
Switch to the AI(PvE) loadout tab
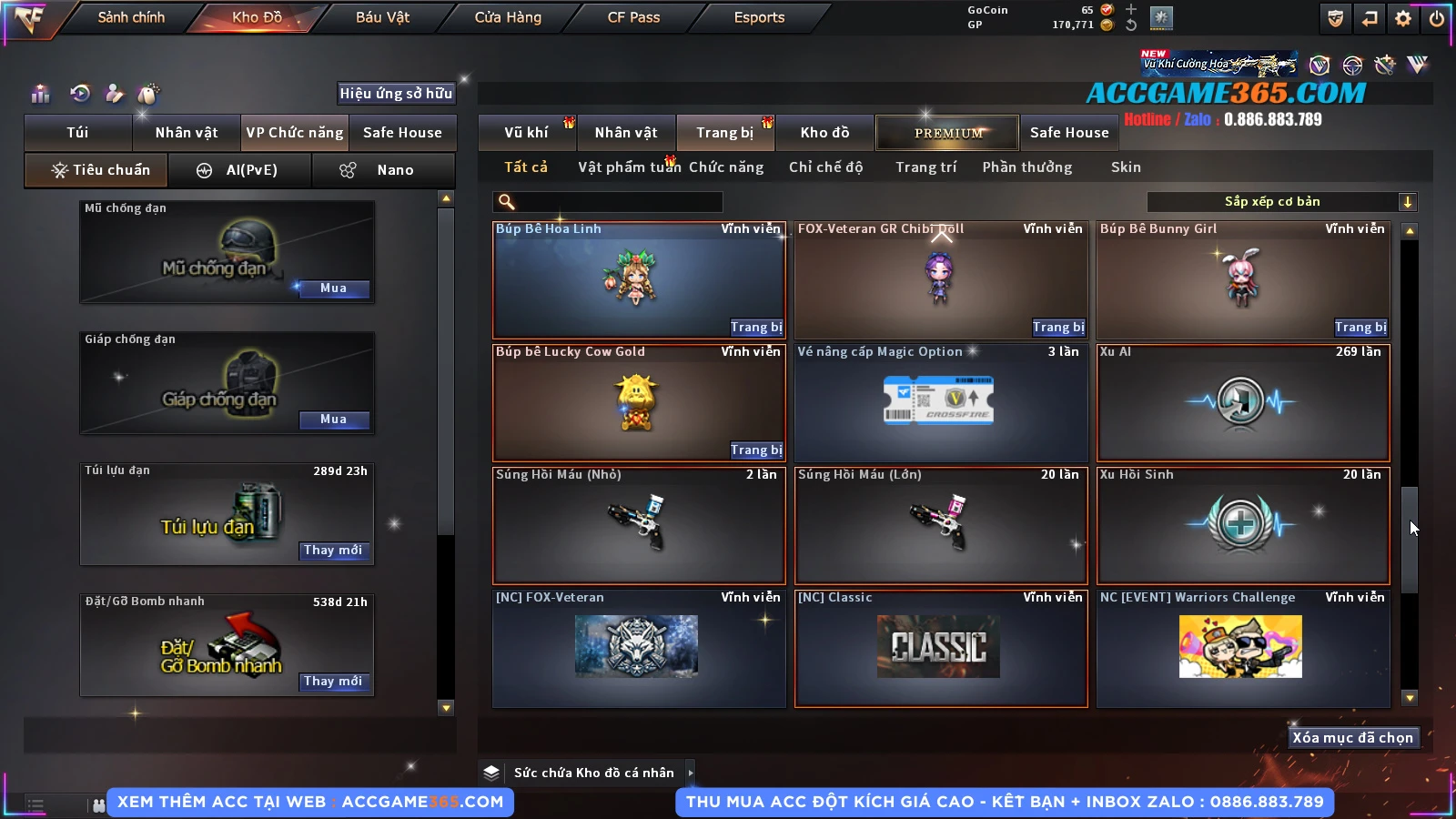pos(240,170)
